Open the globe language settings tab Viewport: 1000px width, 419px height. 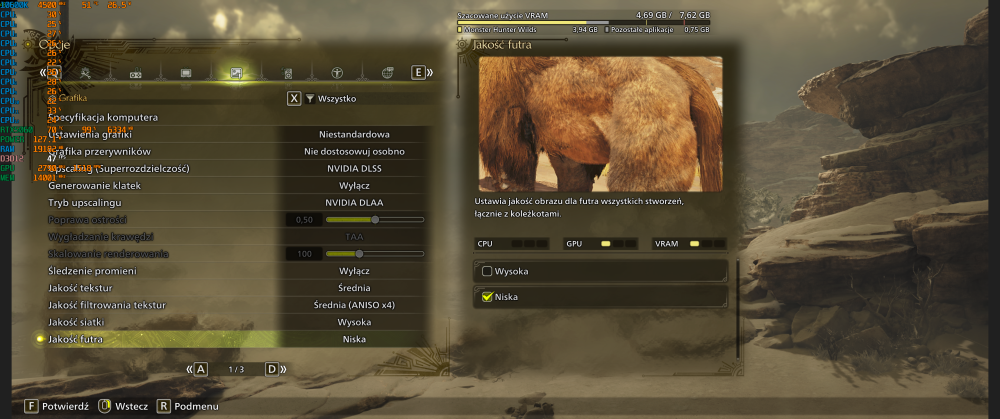(388, 73)
